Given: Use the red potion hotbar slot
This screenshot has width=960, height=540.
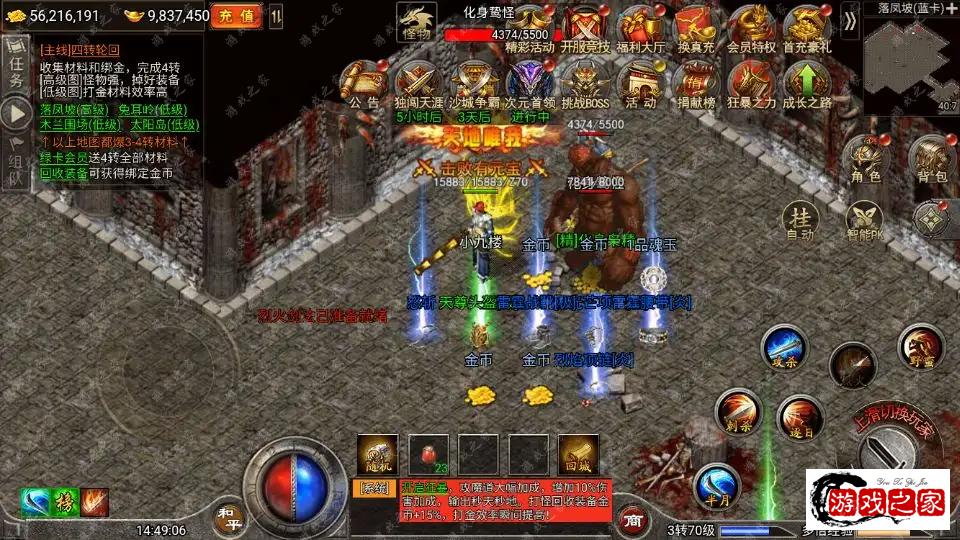Looking at the screenshot, I should click(x=428, y=453).
